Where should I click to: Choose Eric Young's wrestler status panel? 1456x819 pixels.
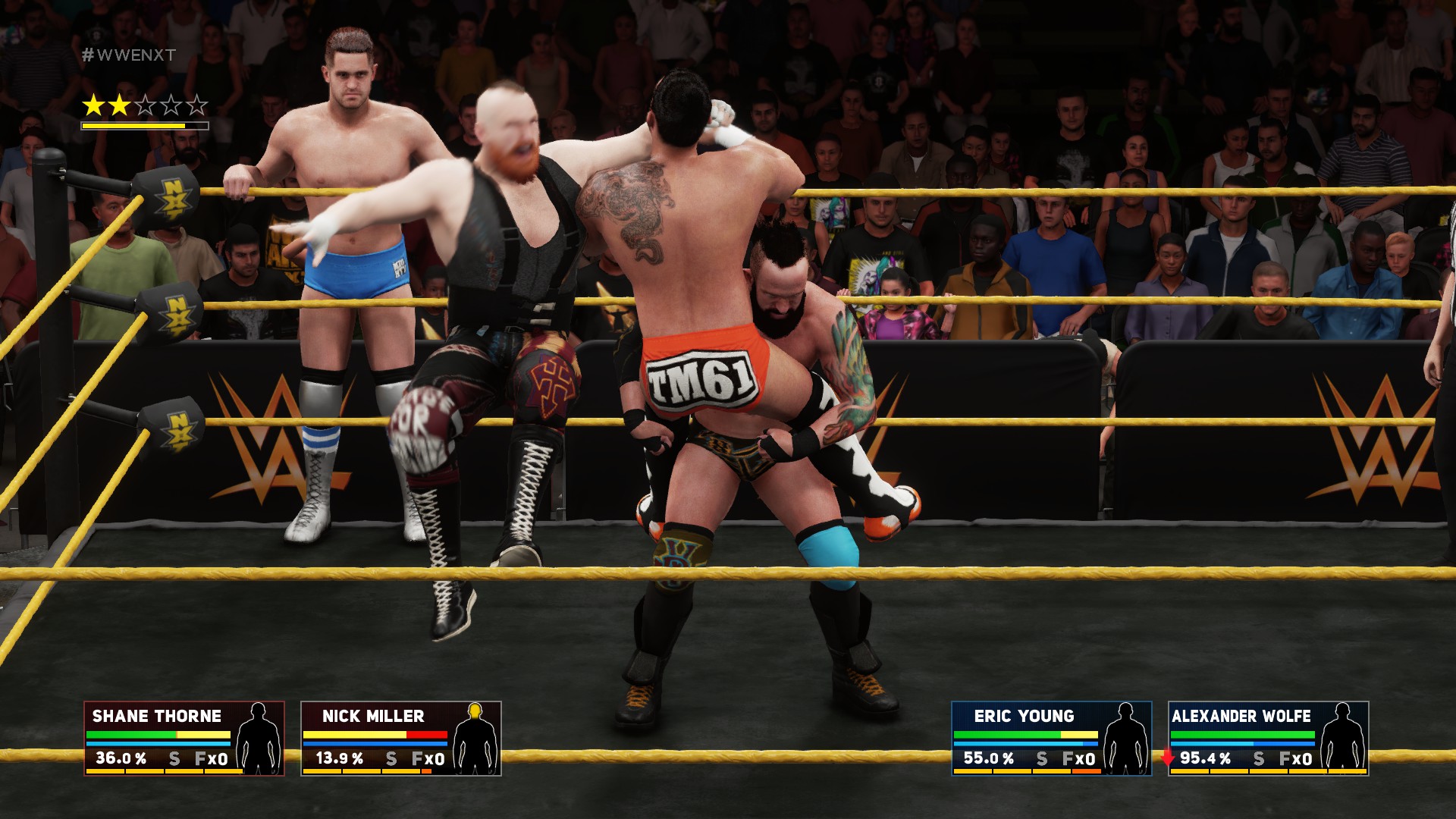point(1051,738)
